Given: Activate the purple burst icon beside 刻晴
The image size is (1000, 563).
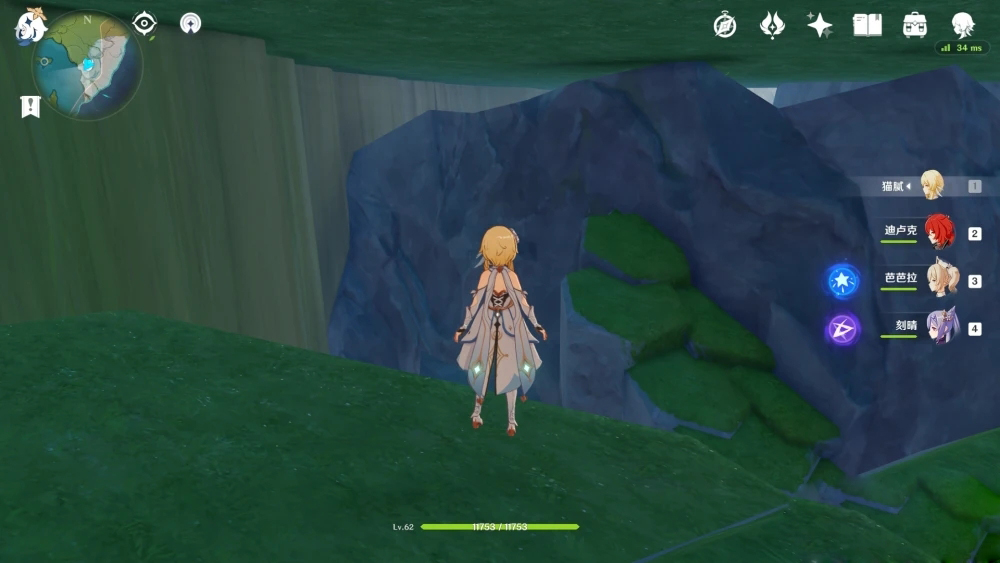Looking at the screenshot, I should pyautogui.click(x=843, y=328).
